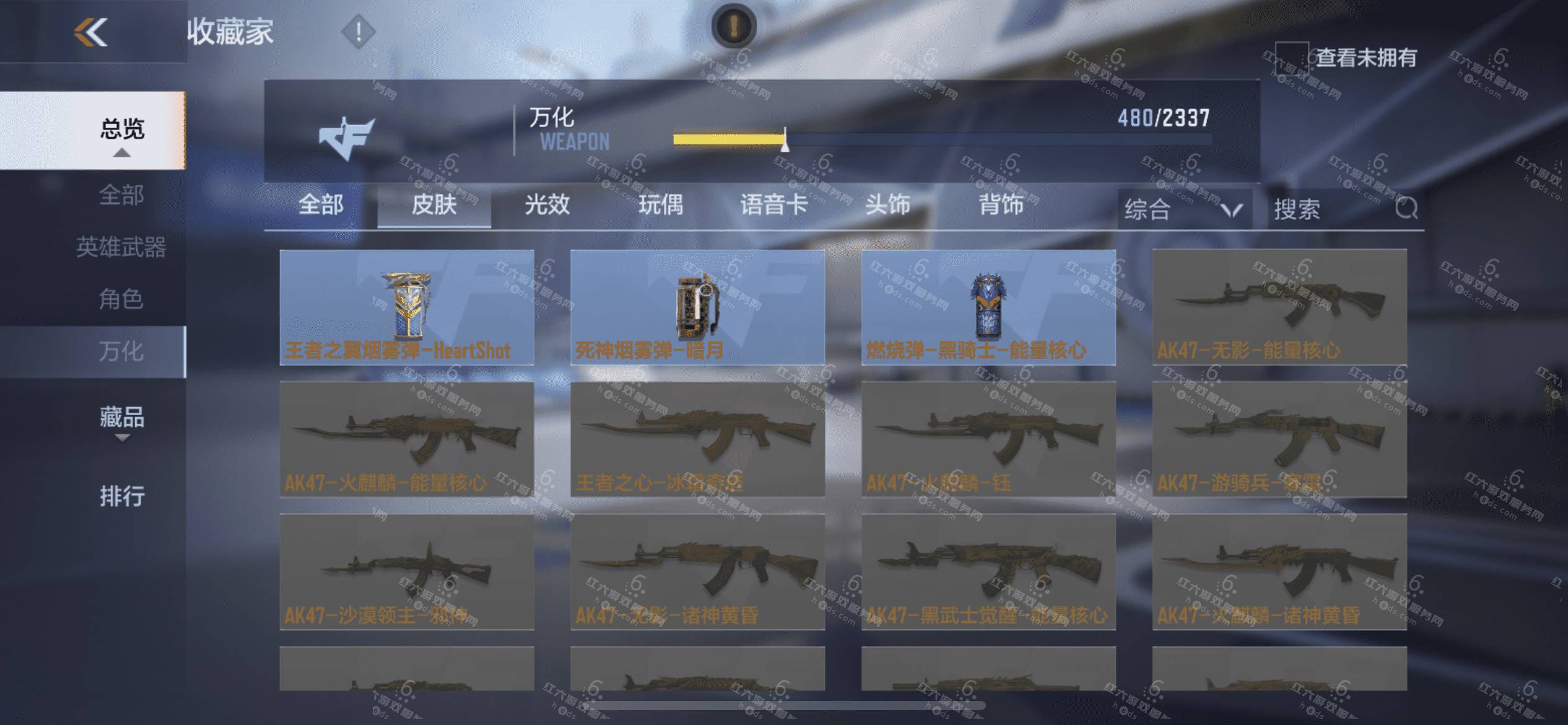Open the 头饰 tab
The image size is (1568, 725).
(887, 204)
